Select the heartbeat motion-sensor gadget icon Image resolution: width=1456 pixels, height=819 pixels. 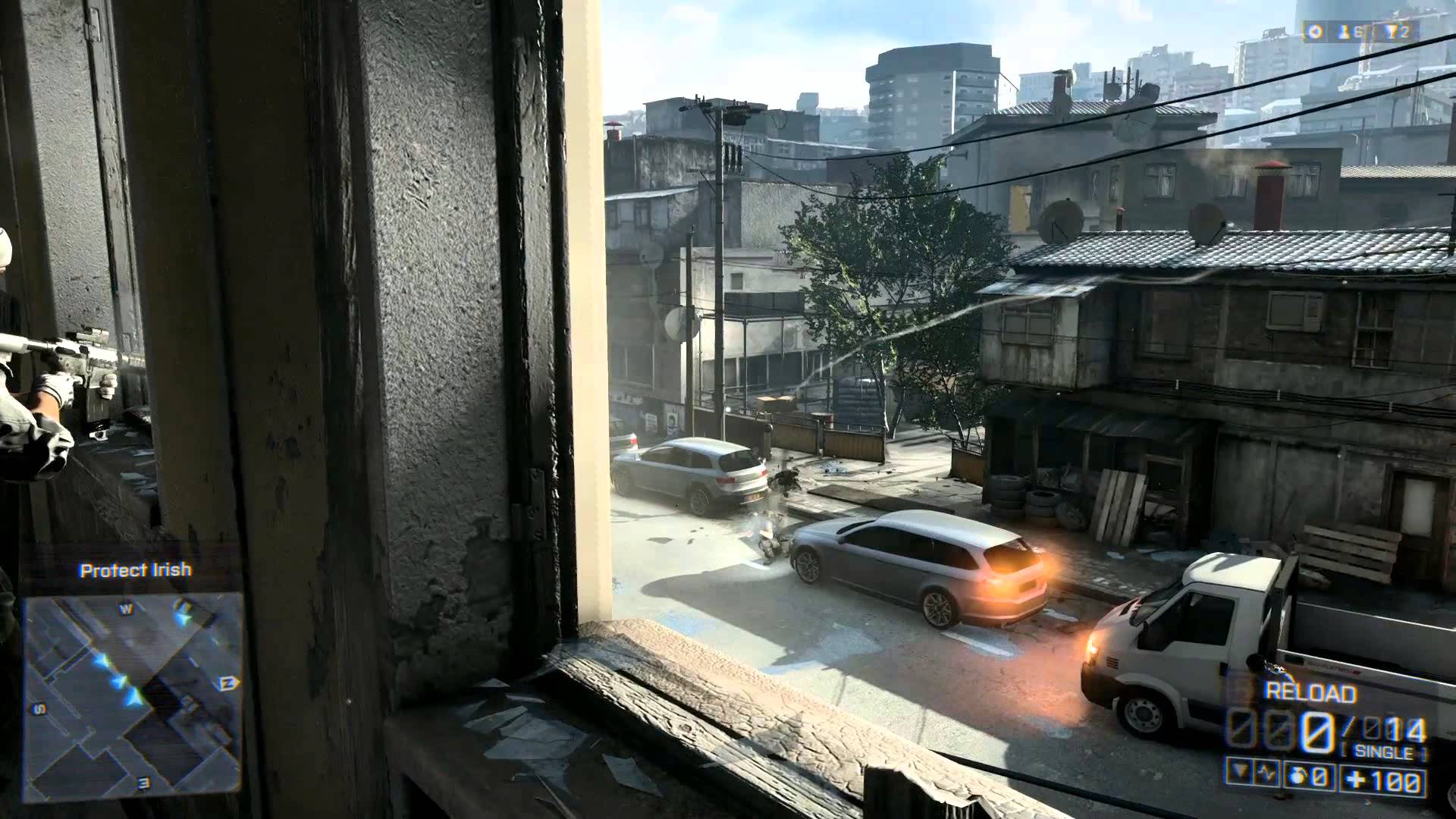click(x=1265, y=774)
